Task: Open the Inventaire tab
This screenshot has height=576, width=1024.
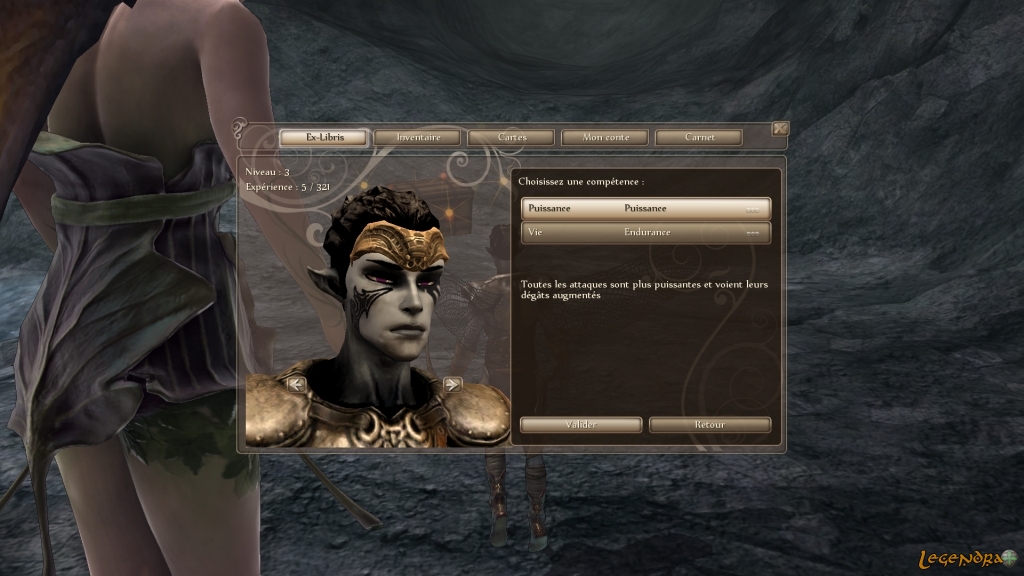Action: pos(419,137)
